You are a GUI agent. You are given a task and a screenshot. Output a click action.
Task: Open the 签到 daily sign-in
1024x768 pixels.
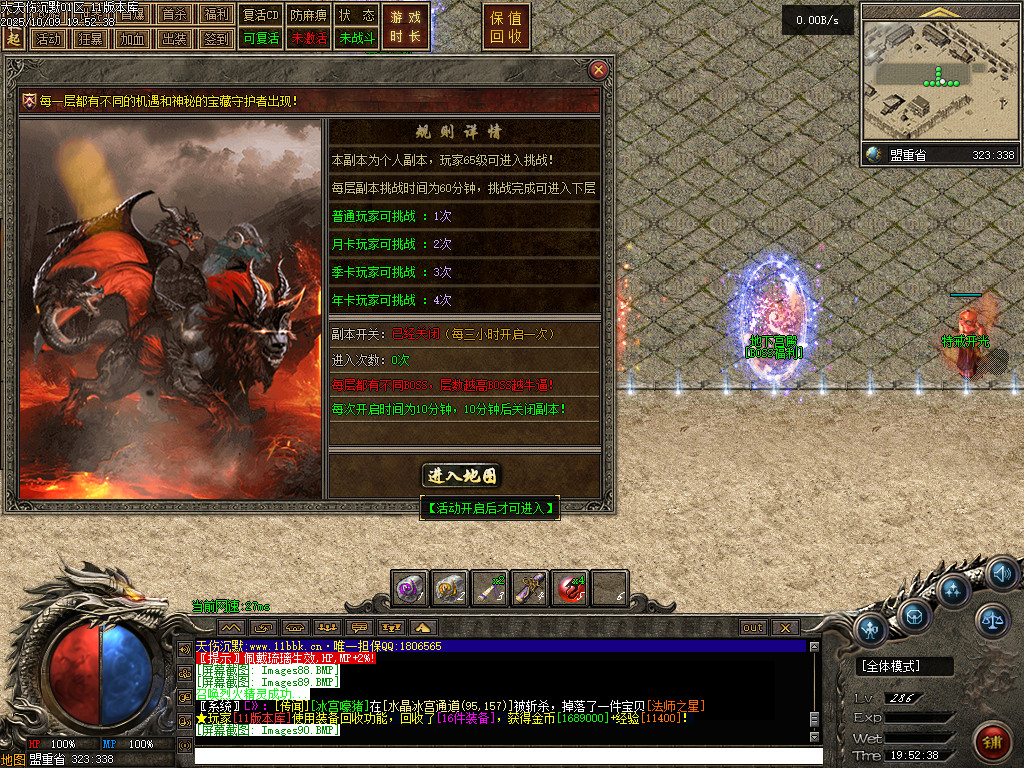[216, 39]
